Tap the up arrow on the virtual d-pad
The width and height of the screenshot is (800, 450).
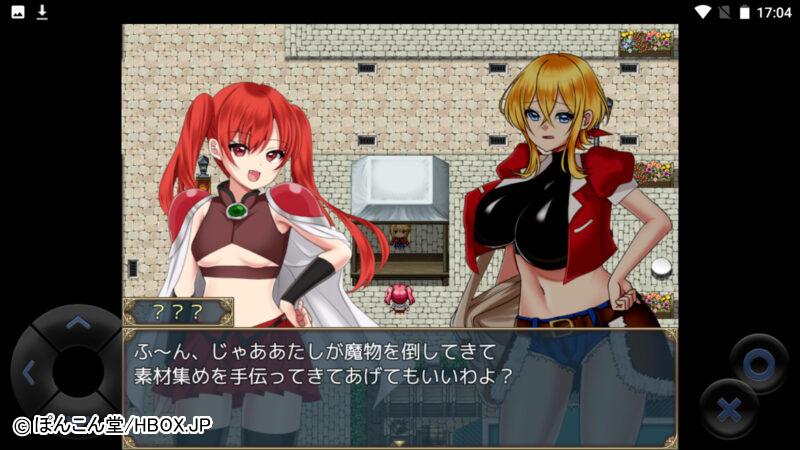[77, 323]
